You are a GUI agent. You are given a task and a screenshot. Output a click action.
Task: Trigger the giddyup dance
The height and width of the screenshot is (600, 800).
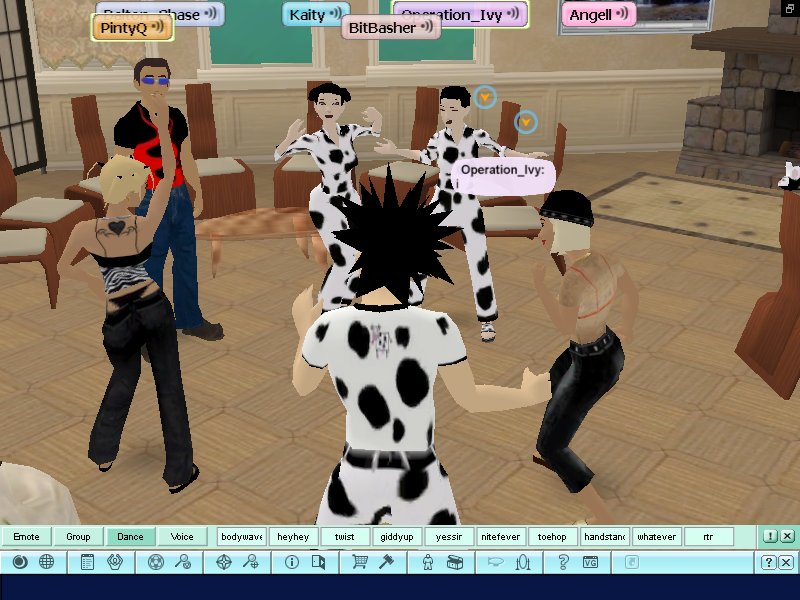coord(397,537)
